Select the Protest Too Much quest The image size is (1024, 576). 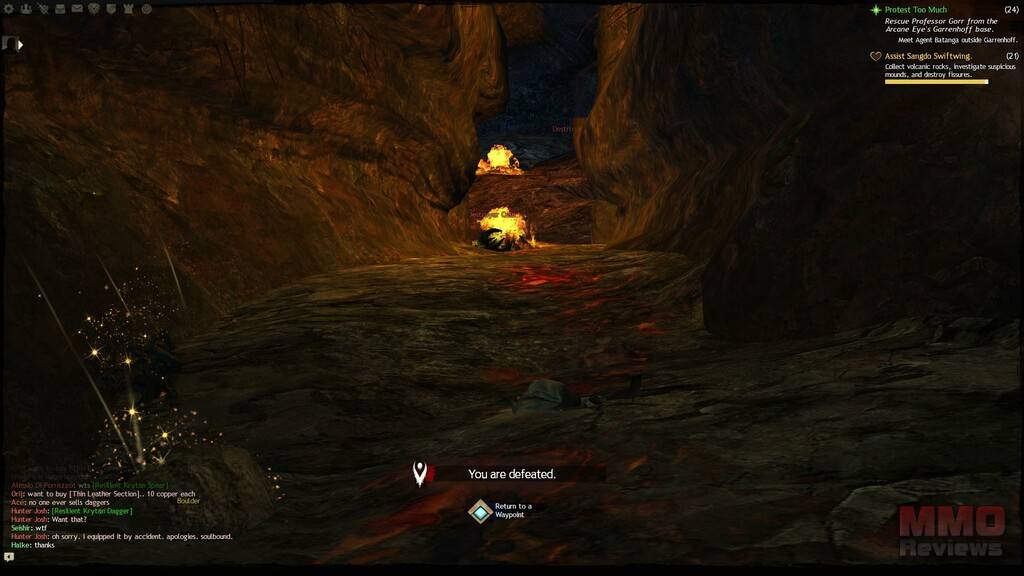(915, 10)
